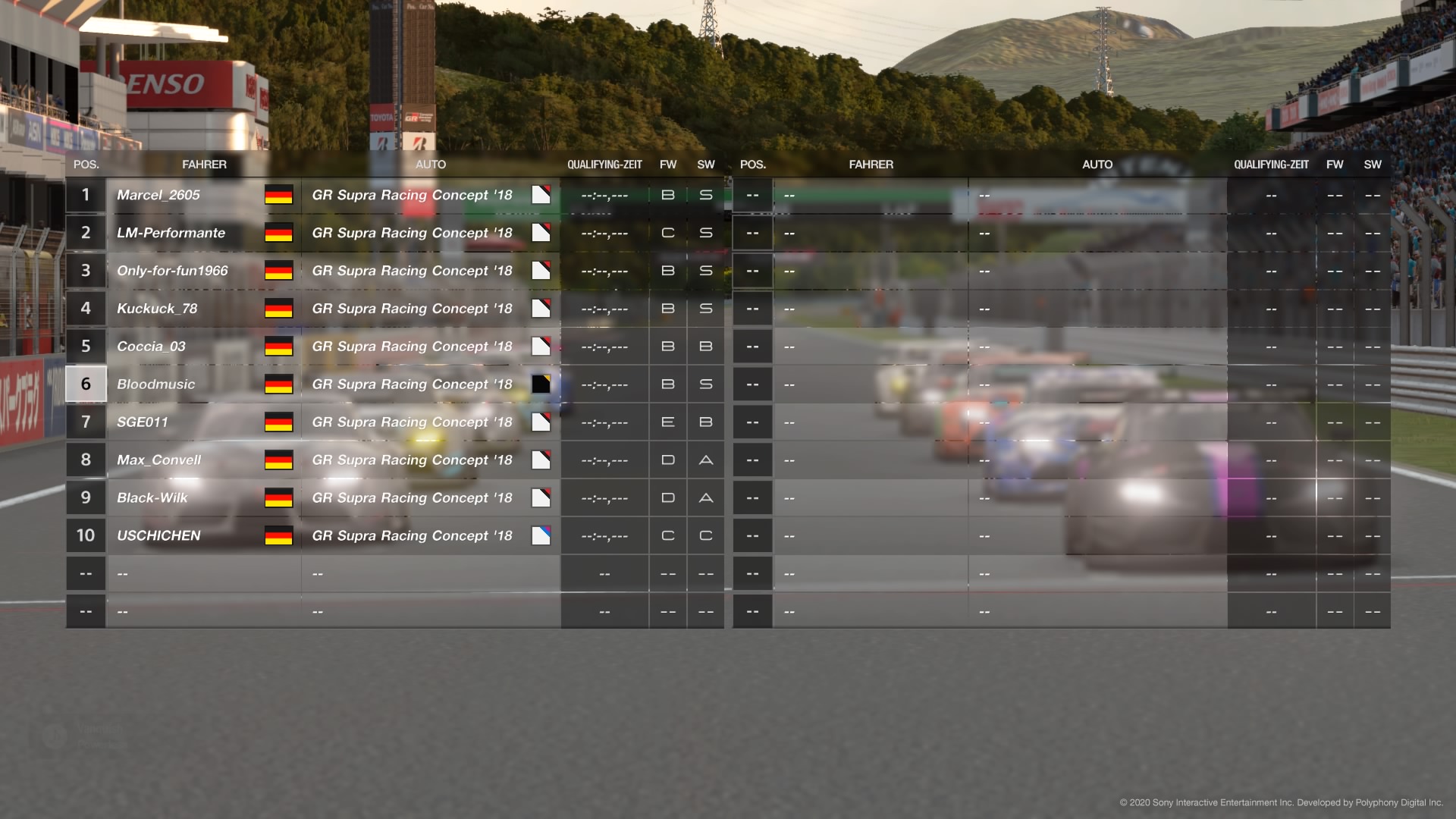Viewport: 1456px width, 819px height.
Task: Click the livery icon next to Max_Convell
Action: (x=541, y=460)
